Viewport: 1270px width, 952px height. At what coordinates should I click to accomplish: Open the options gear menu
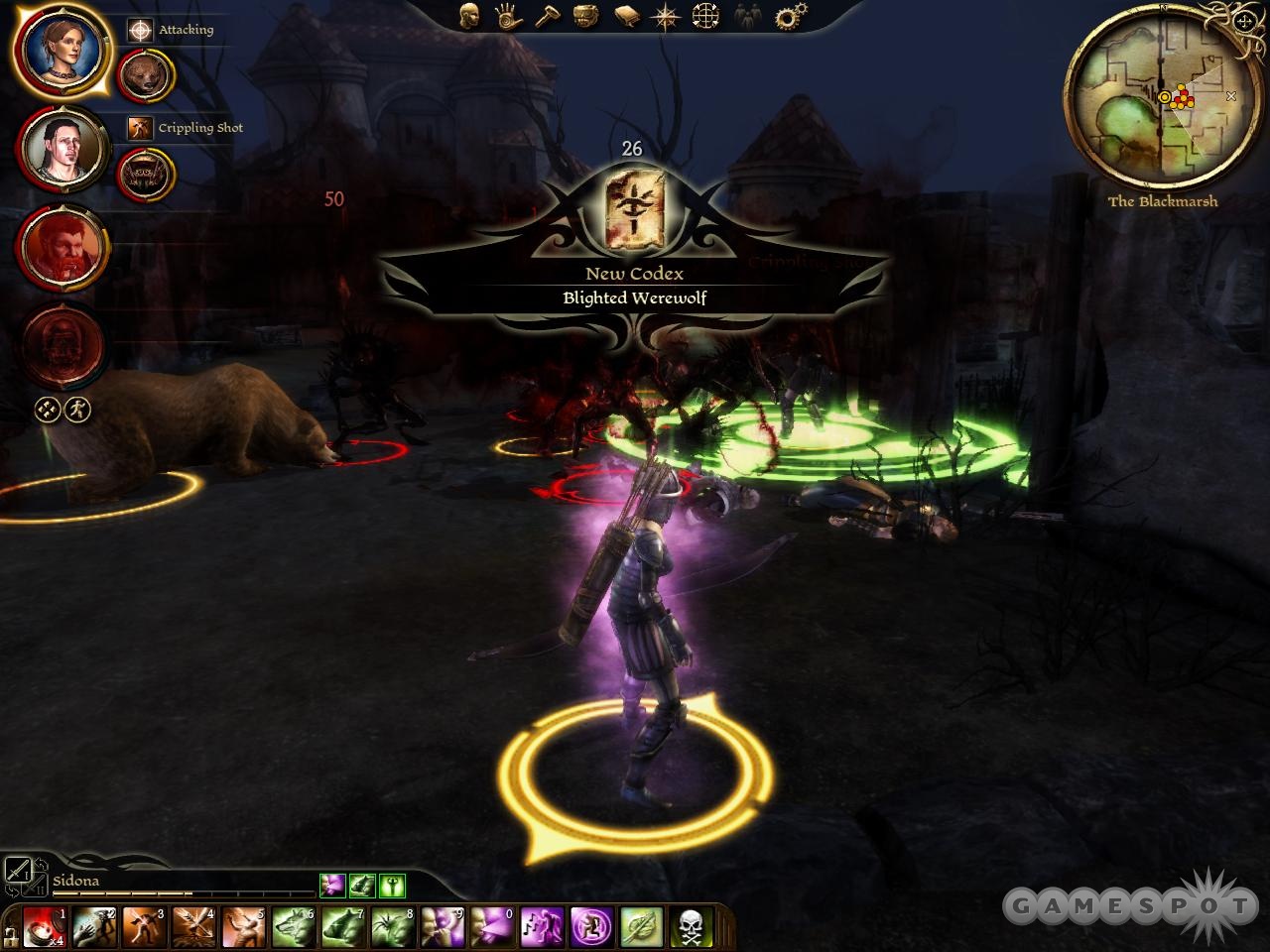coord(791,16)
